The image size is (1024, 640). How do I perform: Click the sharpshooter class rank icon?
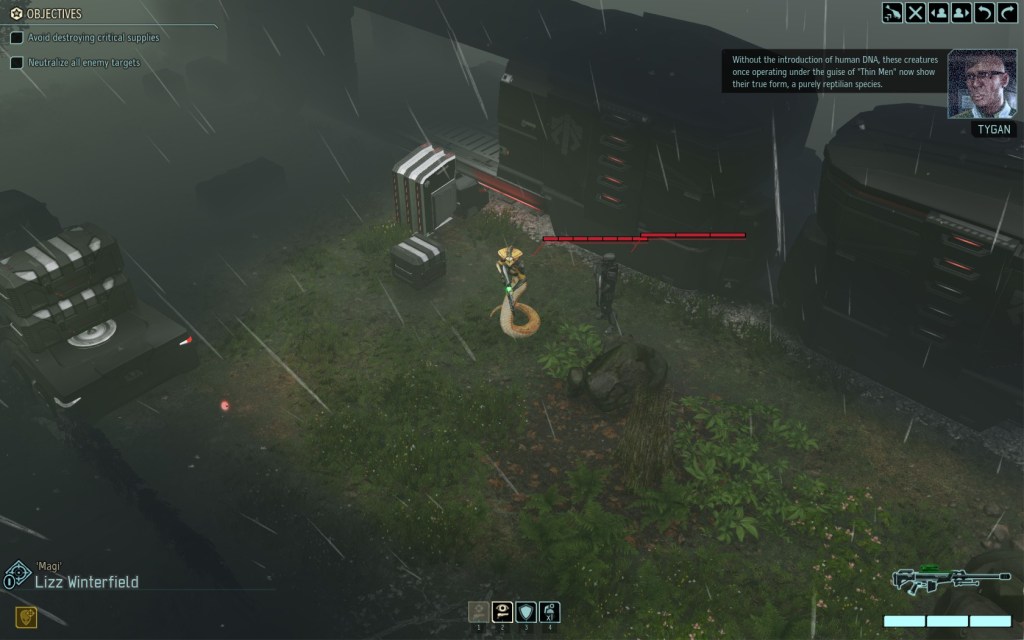click(x=17, y=574)
